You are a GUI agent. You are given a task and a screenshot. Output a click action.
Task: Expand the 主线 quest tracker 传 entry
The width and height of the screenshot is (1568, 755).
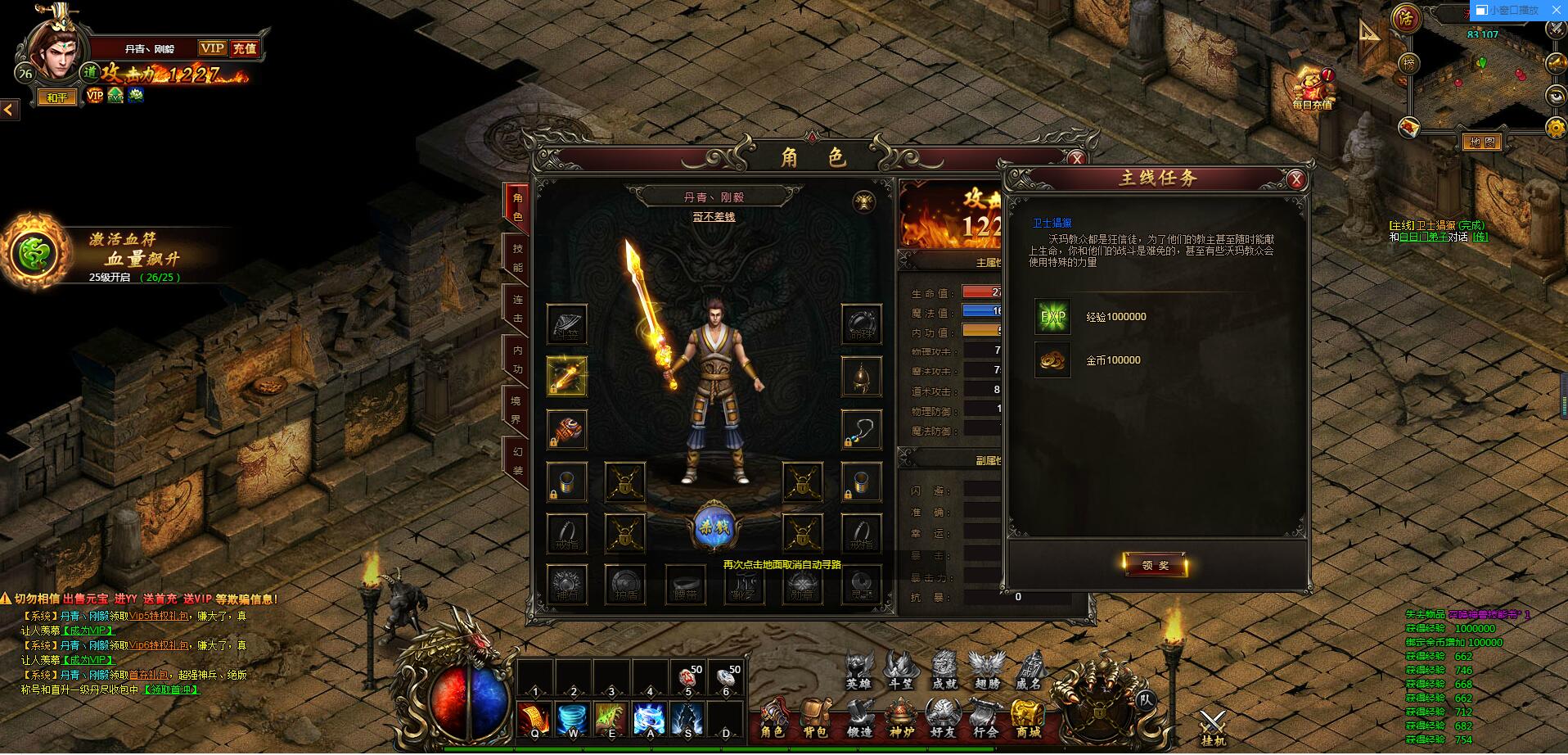point(1481,237)
